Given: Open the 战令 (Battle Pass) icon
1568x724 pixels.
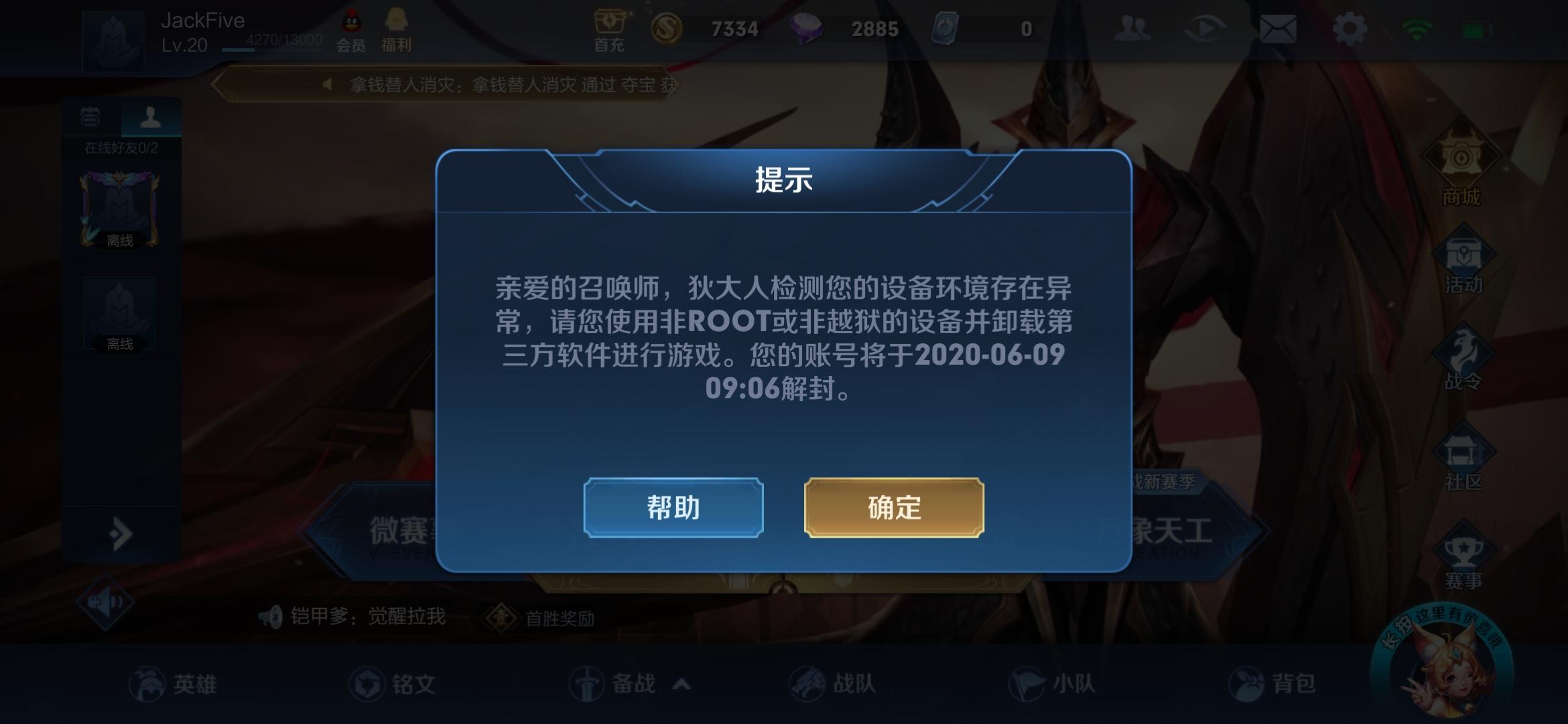Looking at the screenshot, I should [1465, 349].
